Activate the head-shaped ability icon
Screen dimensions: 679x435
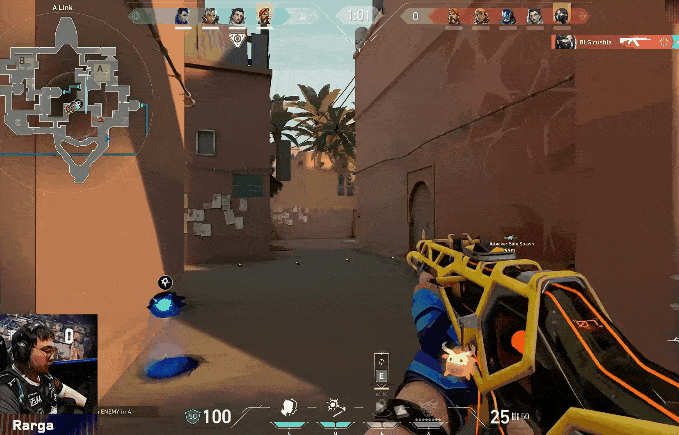coord(288,407)
